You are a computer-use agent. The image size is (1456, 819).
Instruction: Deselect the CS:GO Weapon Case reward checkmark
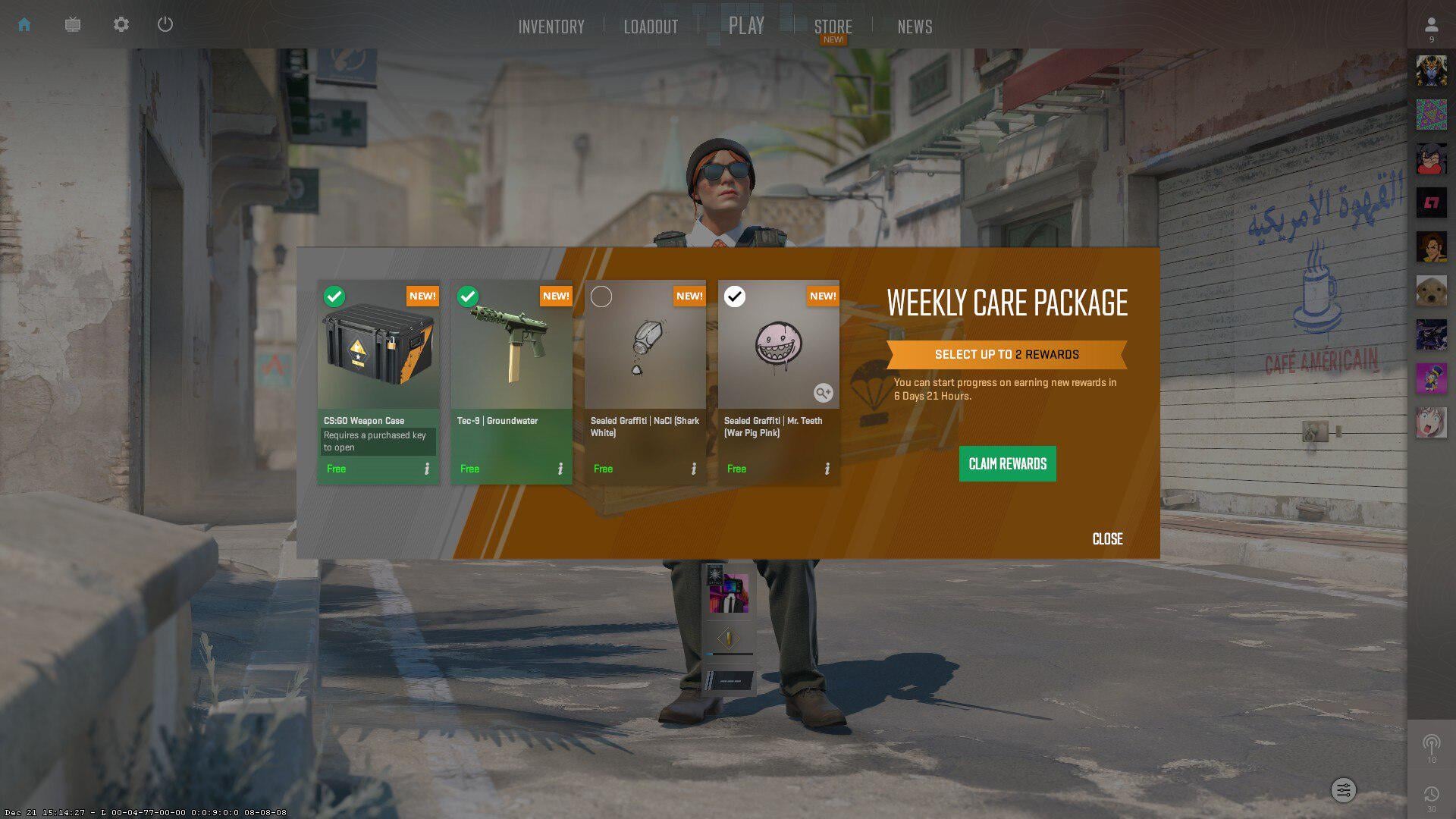(x=335, y=297)
